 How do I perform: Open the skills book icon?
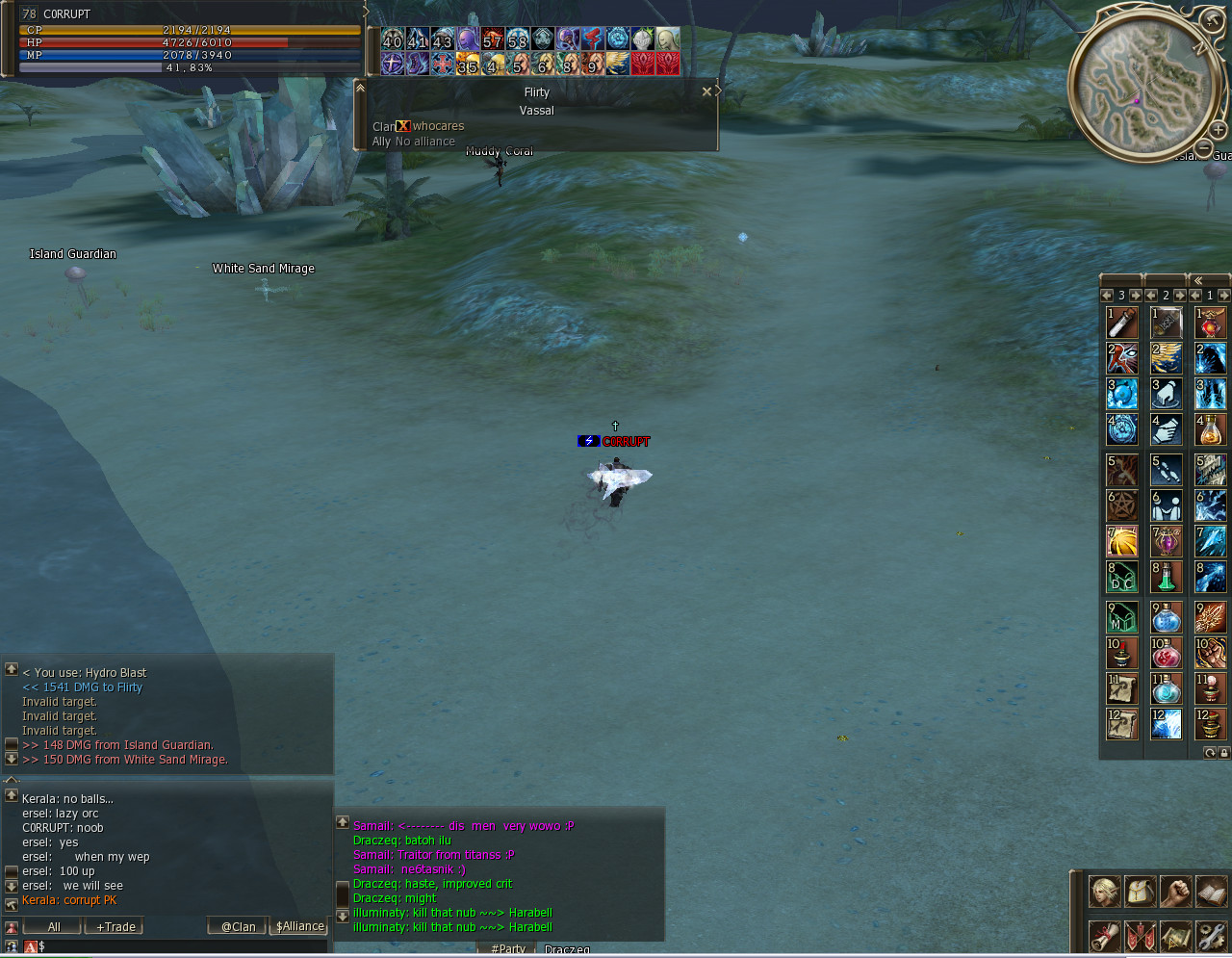point(1211,892)
